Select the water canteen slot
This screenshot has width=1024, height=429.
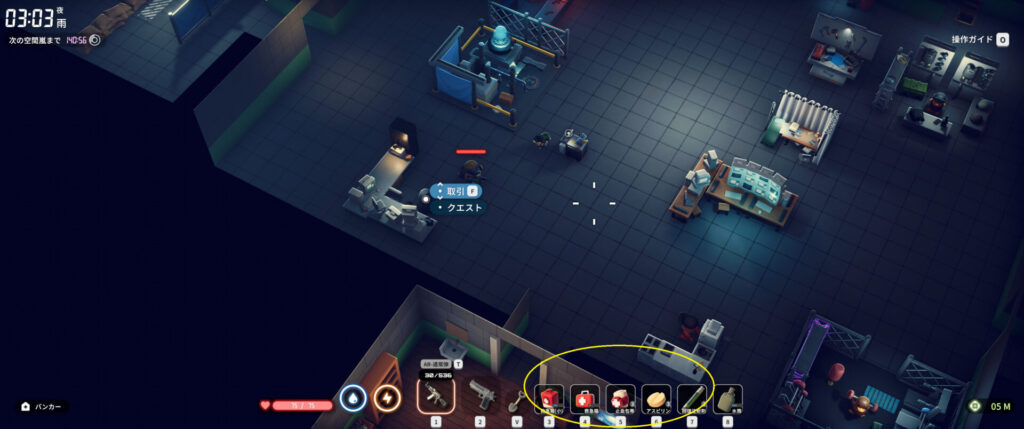coord(728,398)
